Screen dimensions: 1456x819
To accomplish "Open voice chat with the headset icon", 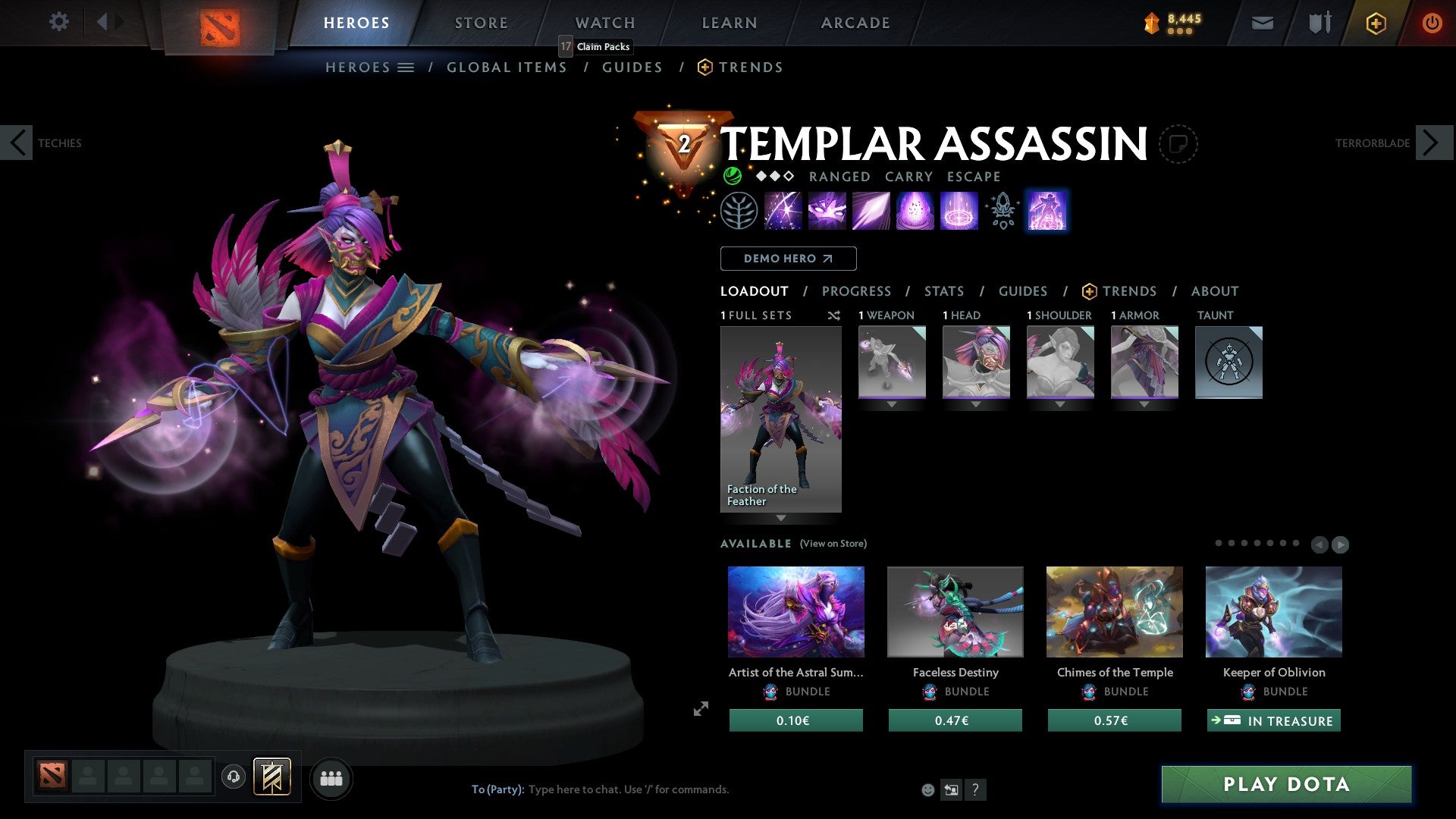I will click(x=234, y=777).
